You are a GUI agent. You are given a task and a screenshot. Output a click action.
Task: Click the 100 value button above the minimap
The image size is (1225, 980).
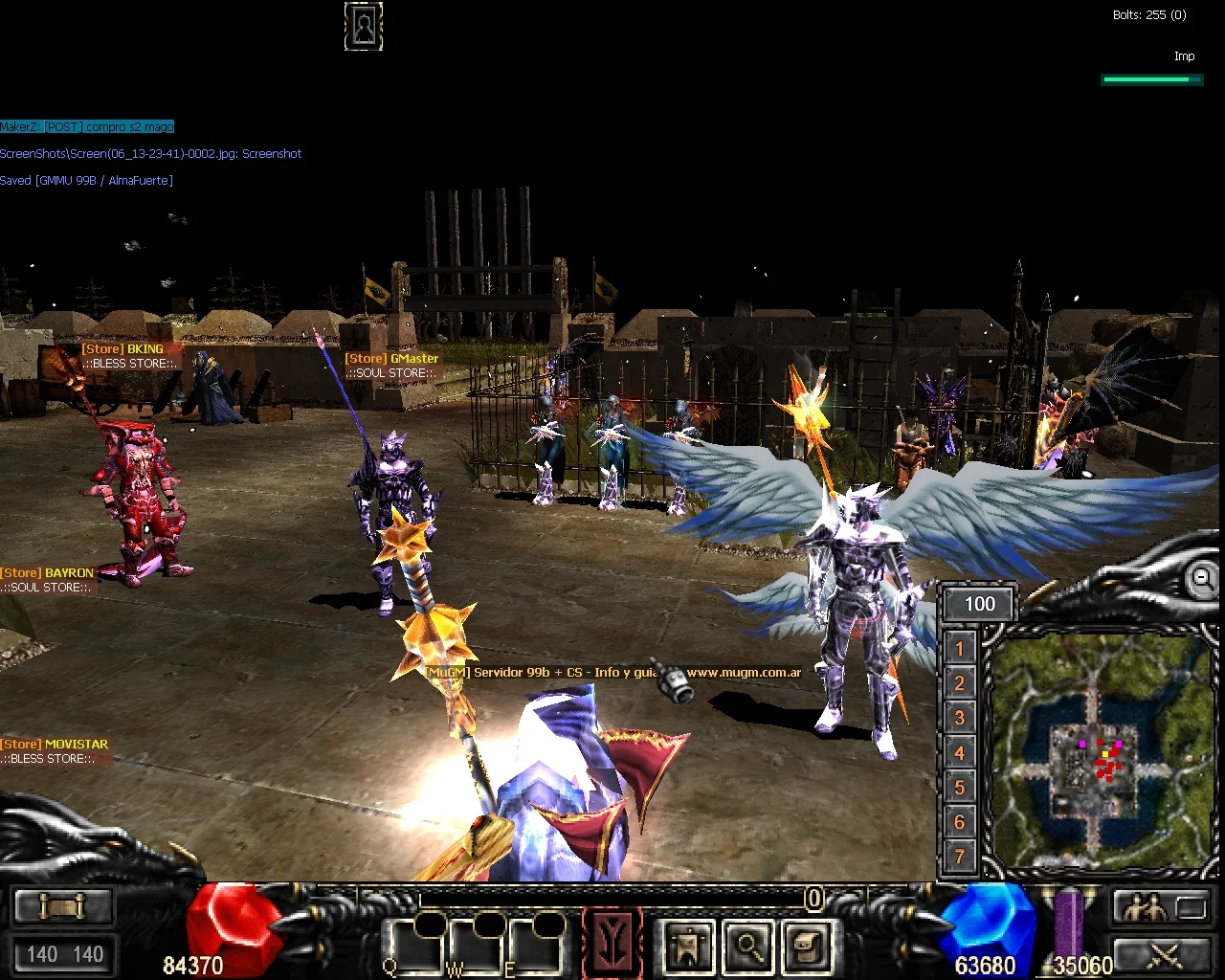[x=979, y=604]
